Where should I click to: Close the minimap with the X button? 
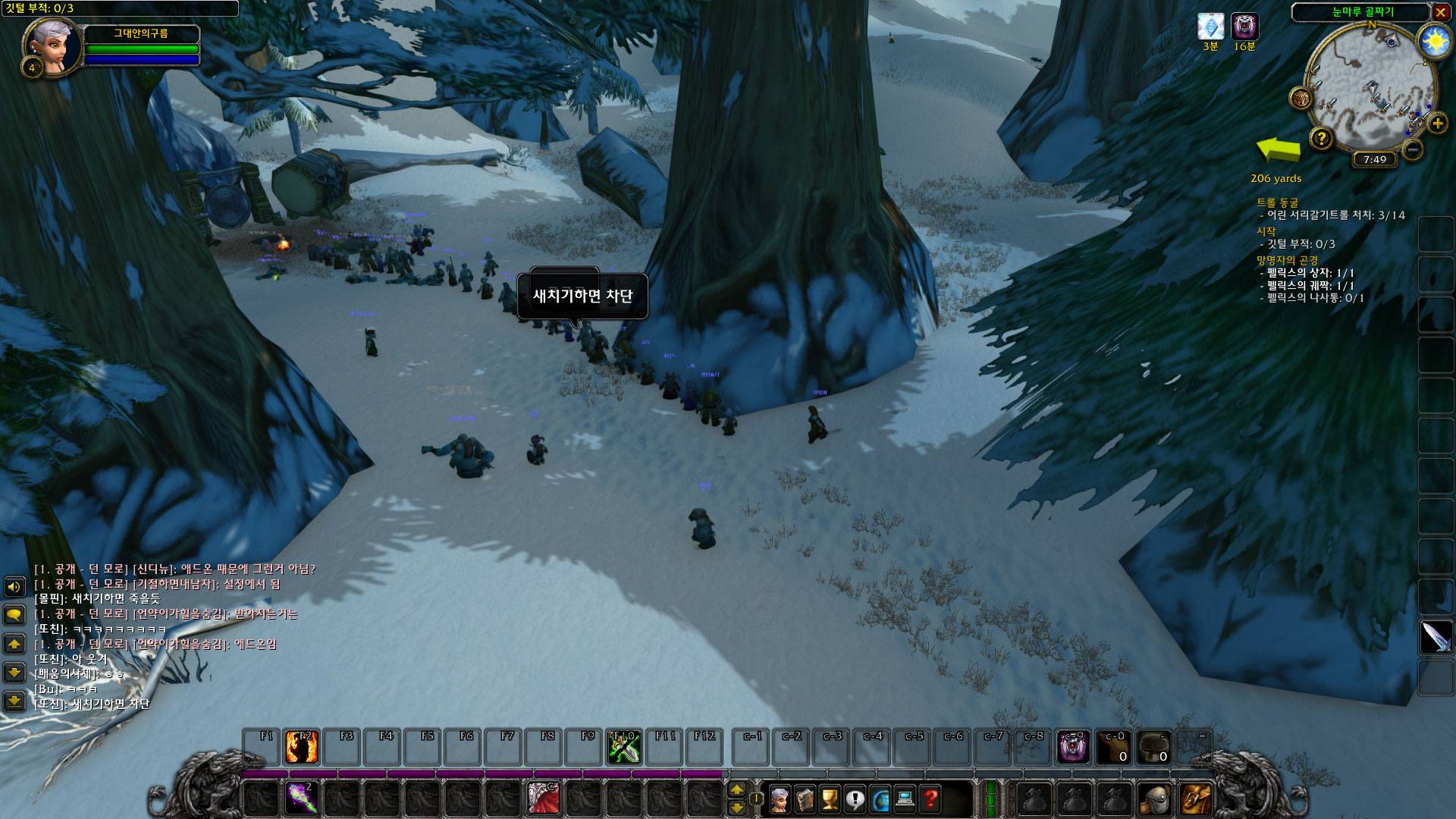click(1441, 12)
